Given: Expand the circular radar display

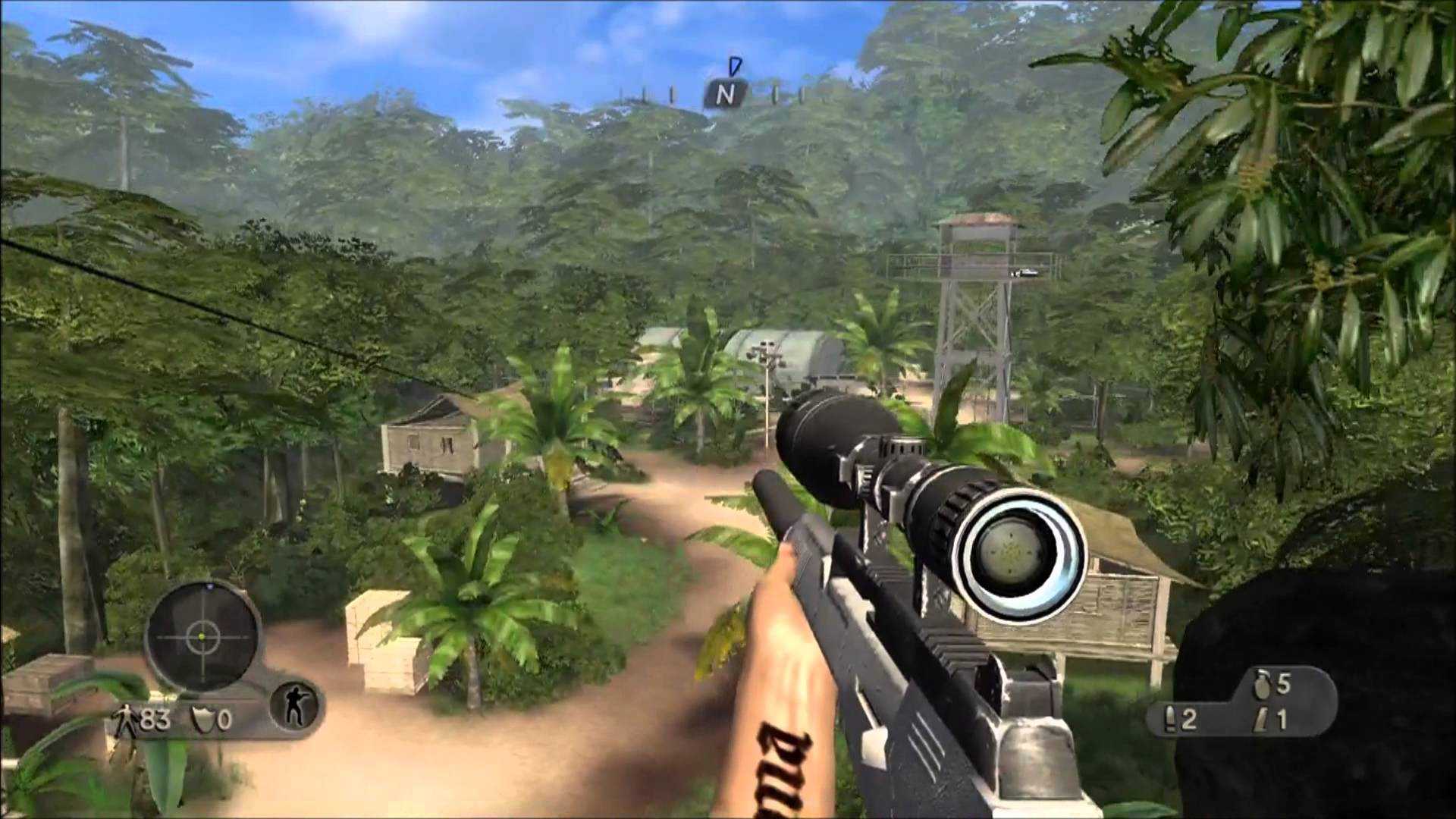Looking at the screenshot, I should click(x=203, y=637).
